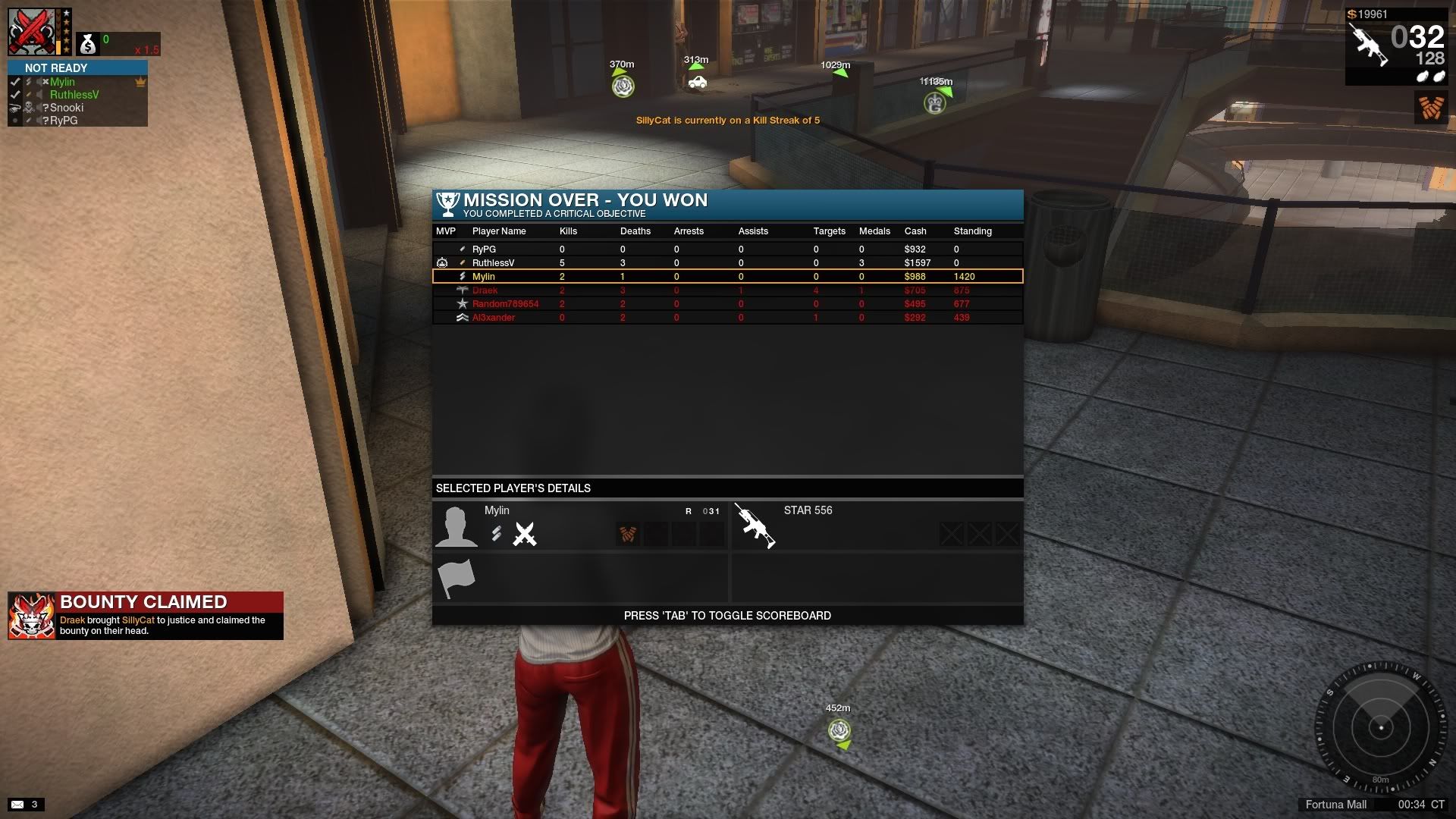Select Snooki in the group list

(x=67, y=108)
